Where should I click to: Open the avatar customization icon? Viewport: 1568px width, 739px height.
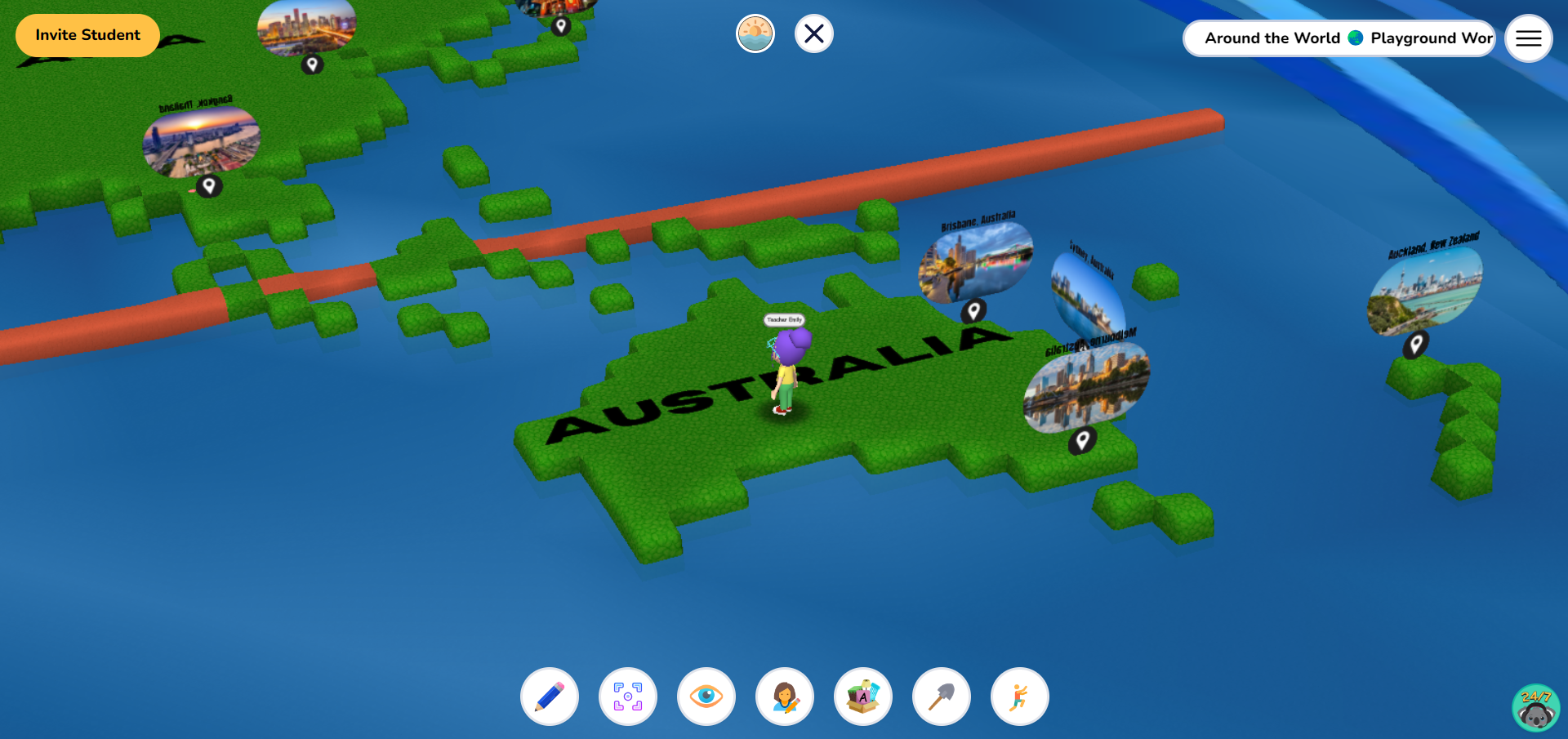point(784,696)
